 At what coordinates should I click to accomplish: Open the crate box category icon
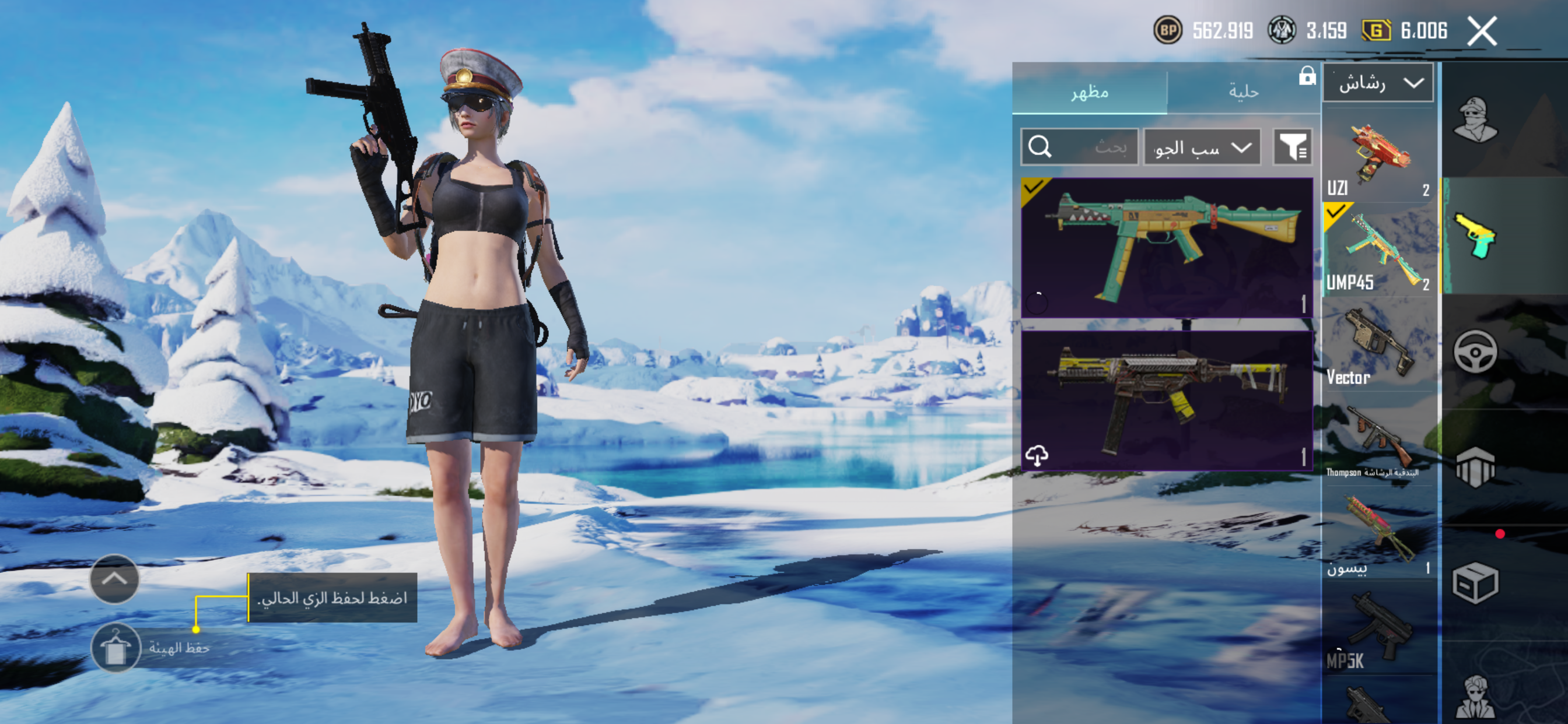1475,583
